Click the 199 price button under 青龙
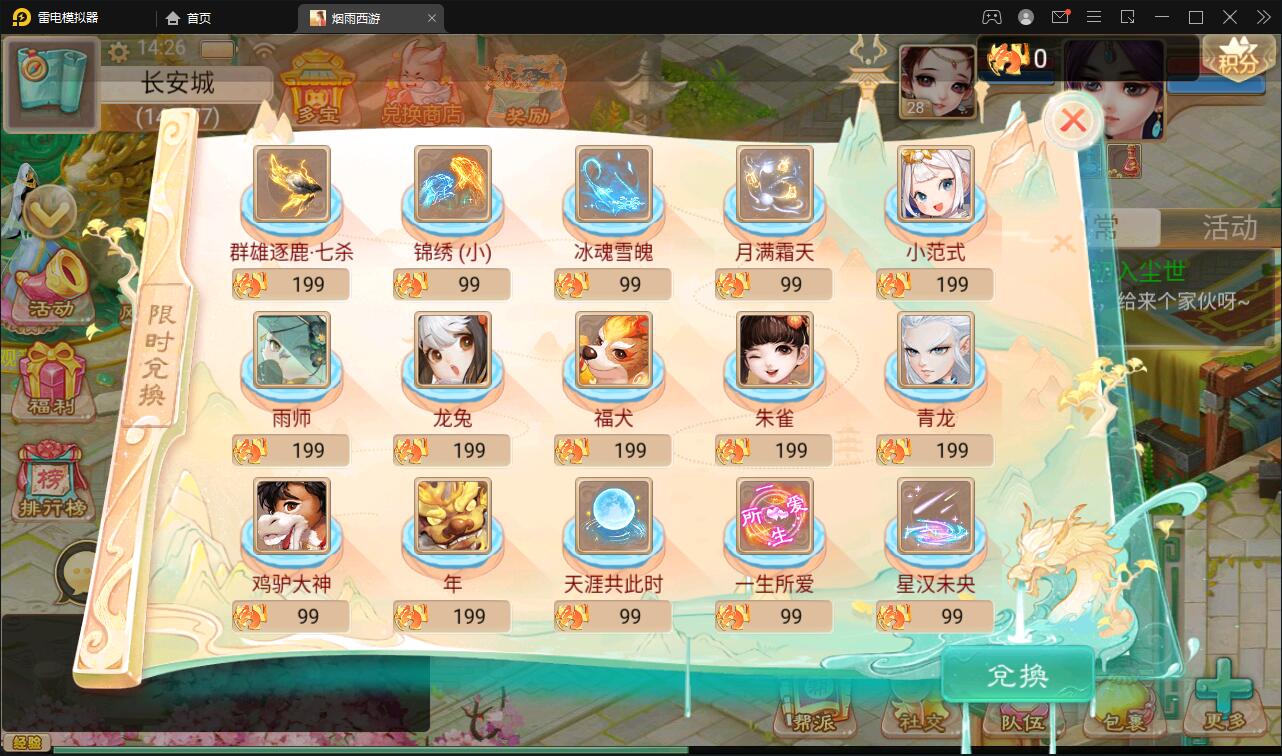The width and height of the screenshot is (1282, 756). pos(934,450)
